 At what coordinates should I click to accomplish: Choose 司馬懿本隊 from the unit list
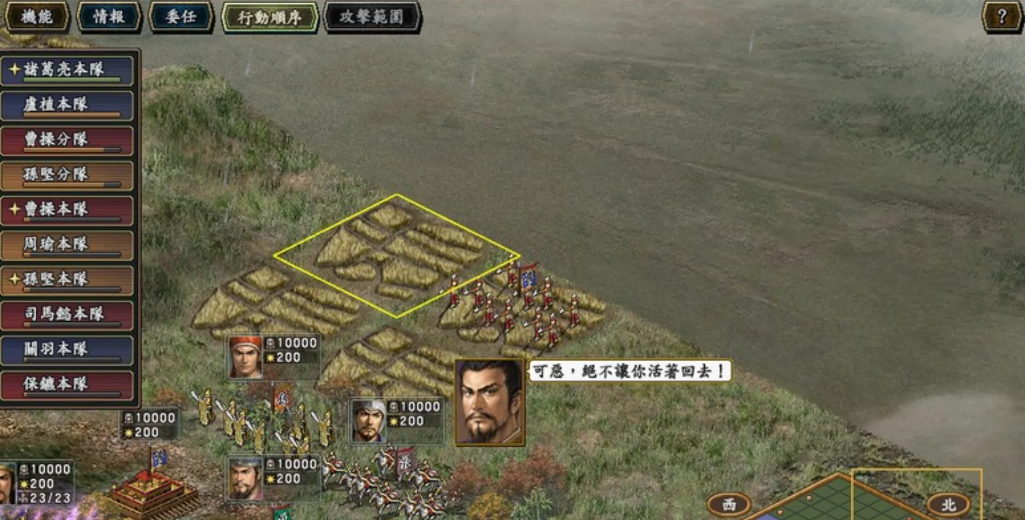coord(68,316)
